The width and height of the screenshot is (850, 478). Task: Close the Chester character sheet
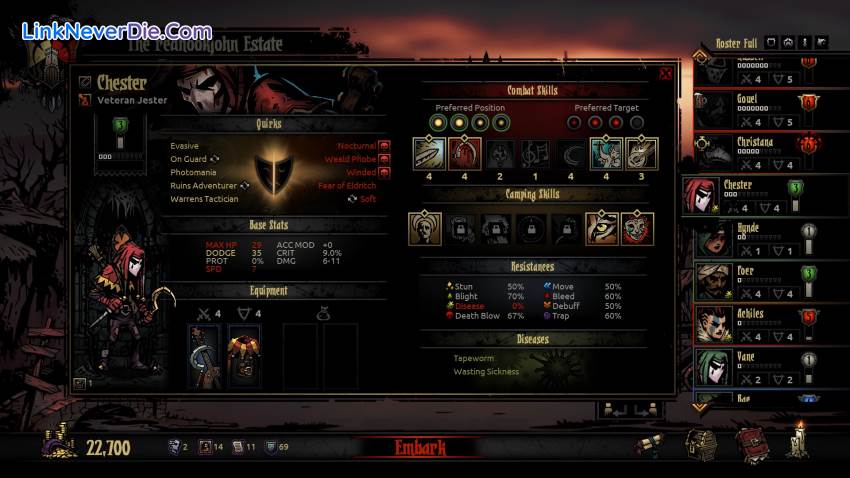click(x=665, y=73)
